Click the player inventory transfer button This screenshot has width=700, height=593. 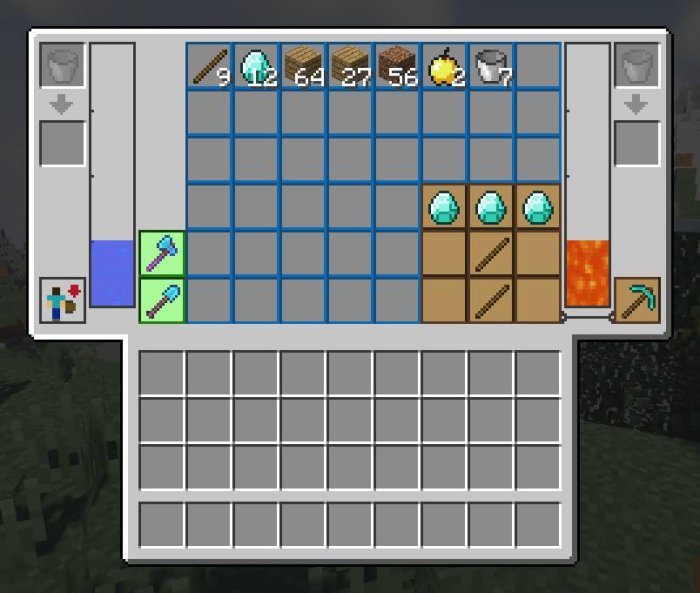[63, 301]
